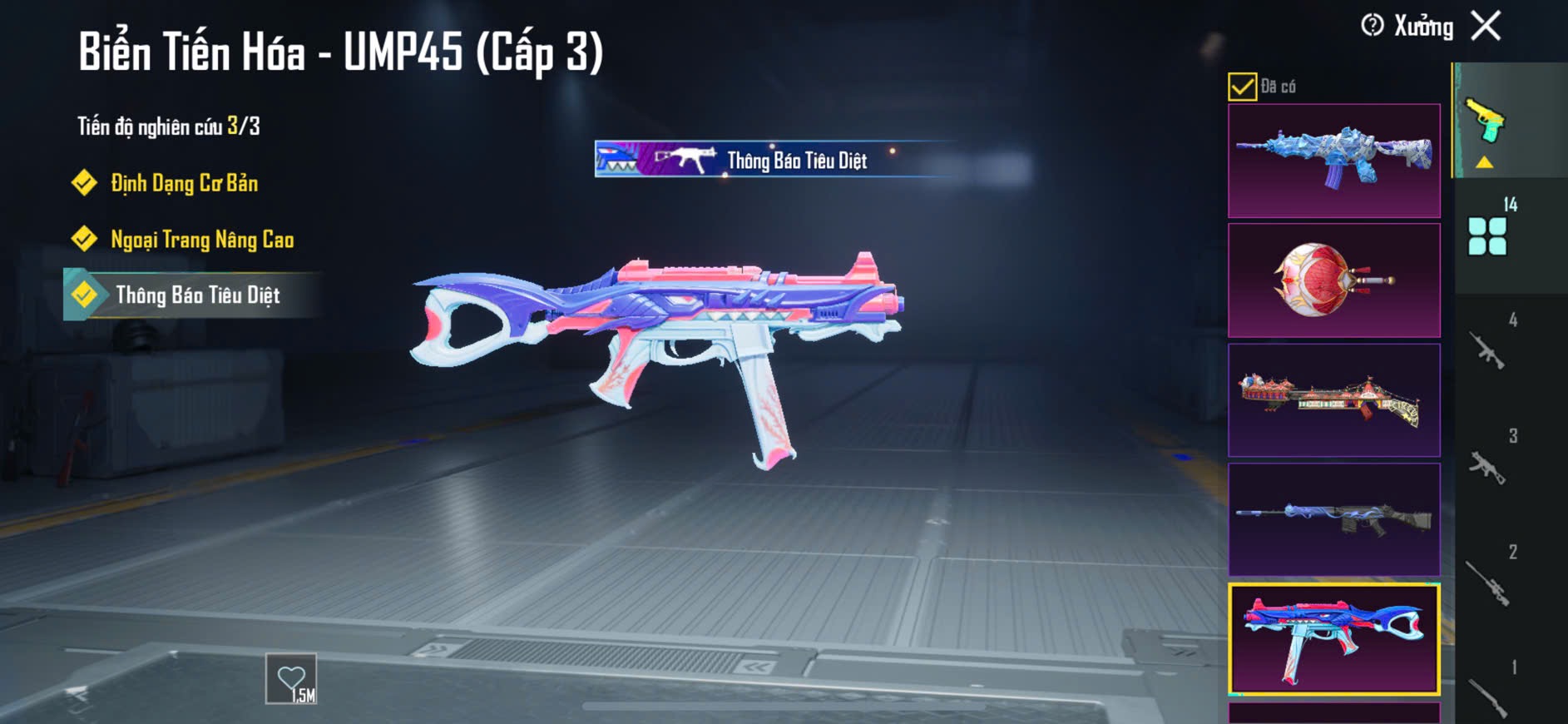Choose the red moon pan skin thumbnail
Image resolution: width=1568 pixels, height=724 pixels.
(1333, 280)
